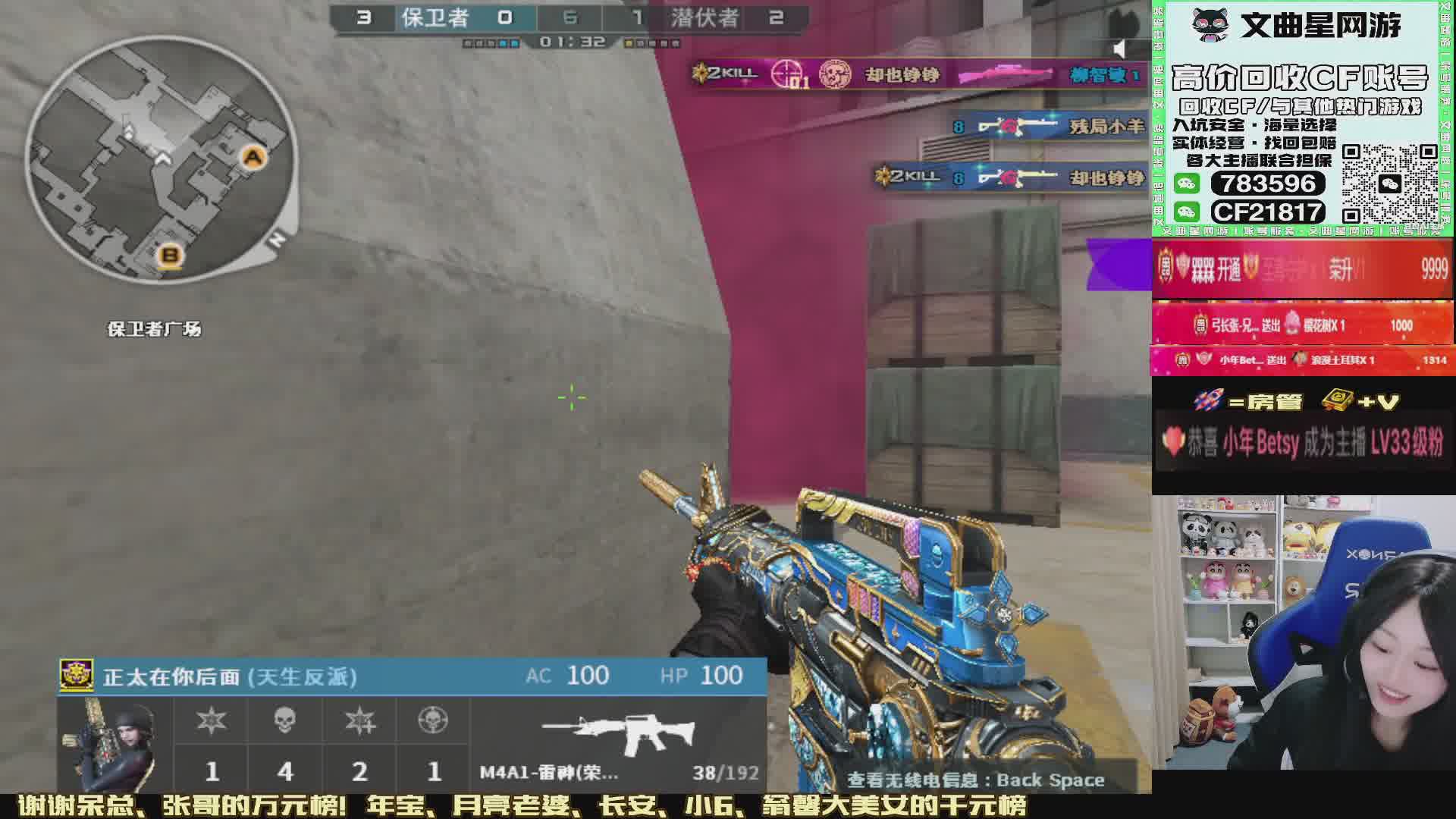
Task: Select the M4A1 weapon silhouette icon
Action: click(x=618, y=733)
